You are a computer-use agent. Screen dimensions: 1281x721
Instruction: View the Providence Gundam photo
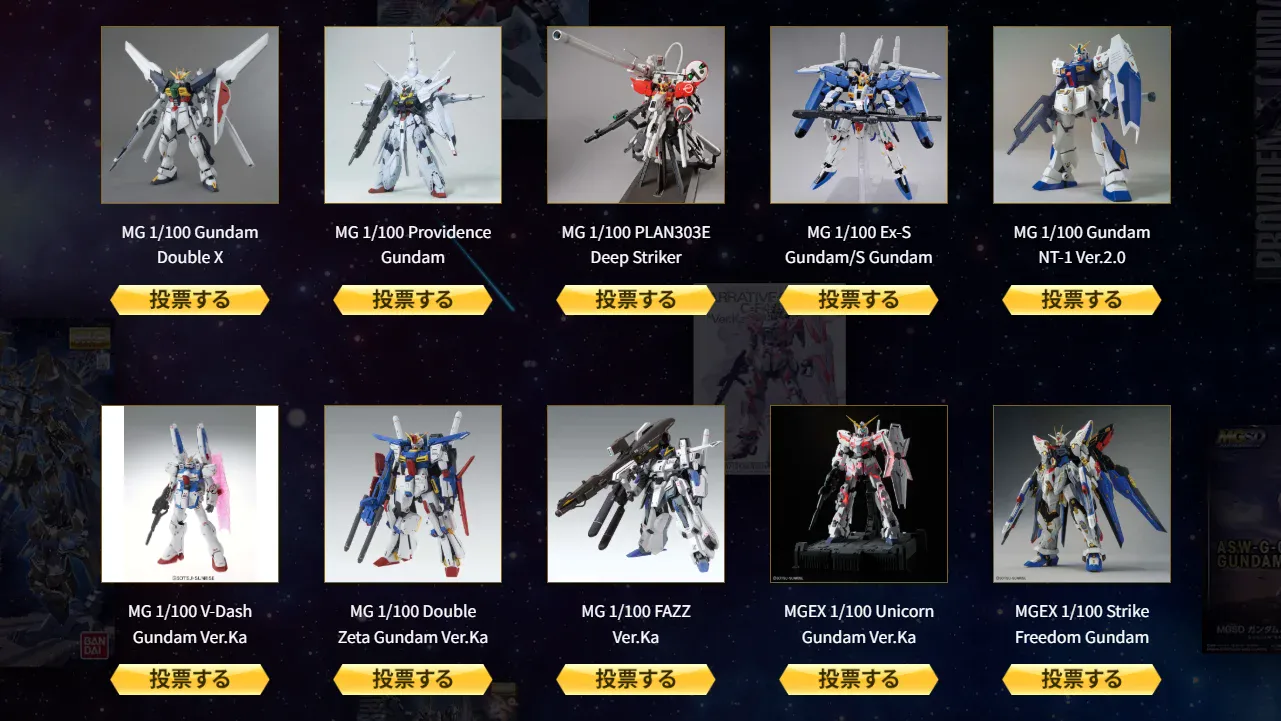pyautogui.click(x=413, y=114)
